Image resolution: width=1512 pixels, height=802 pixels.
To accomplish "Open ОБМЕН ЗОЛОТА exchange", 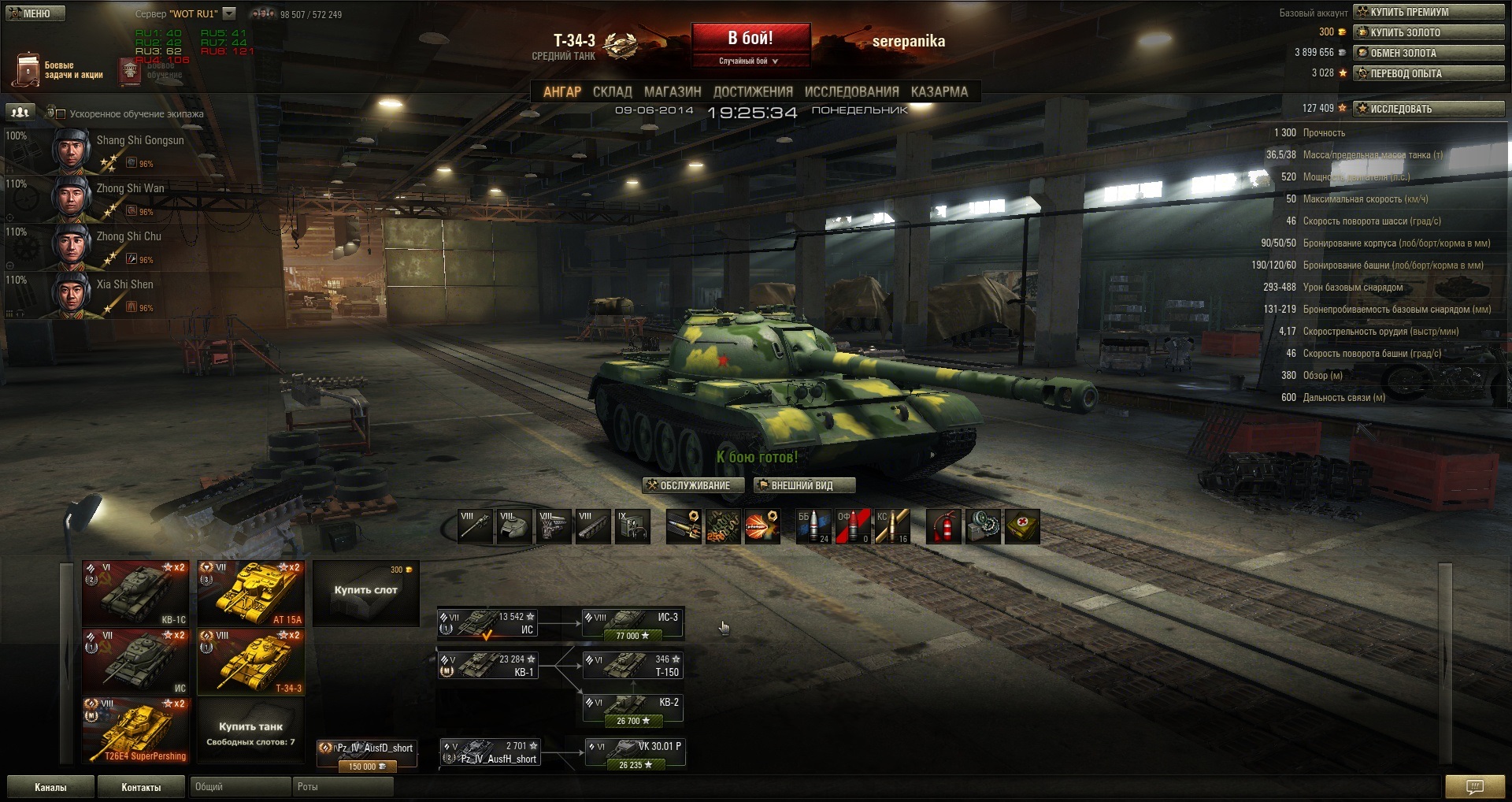I will (x=1428, y=53).
